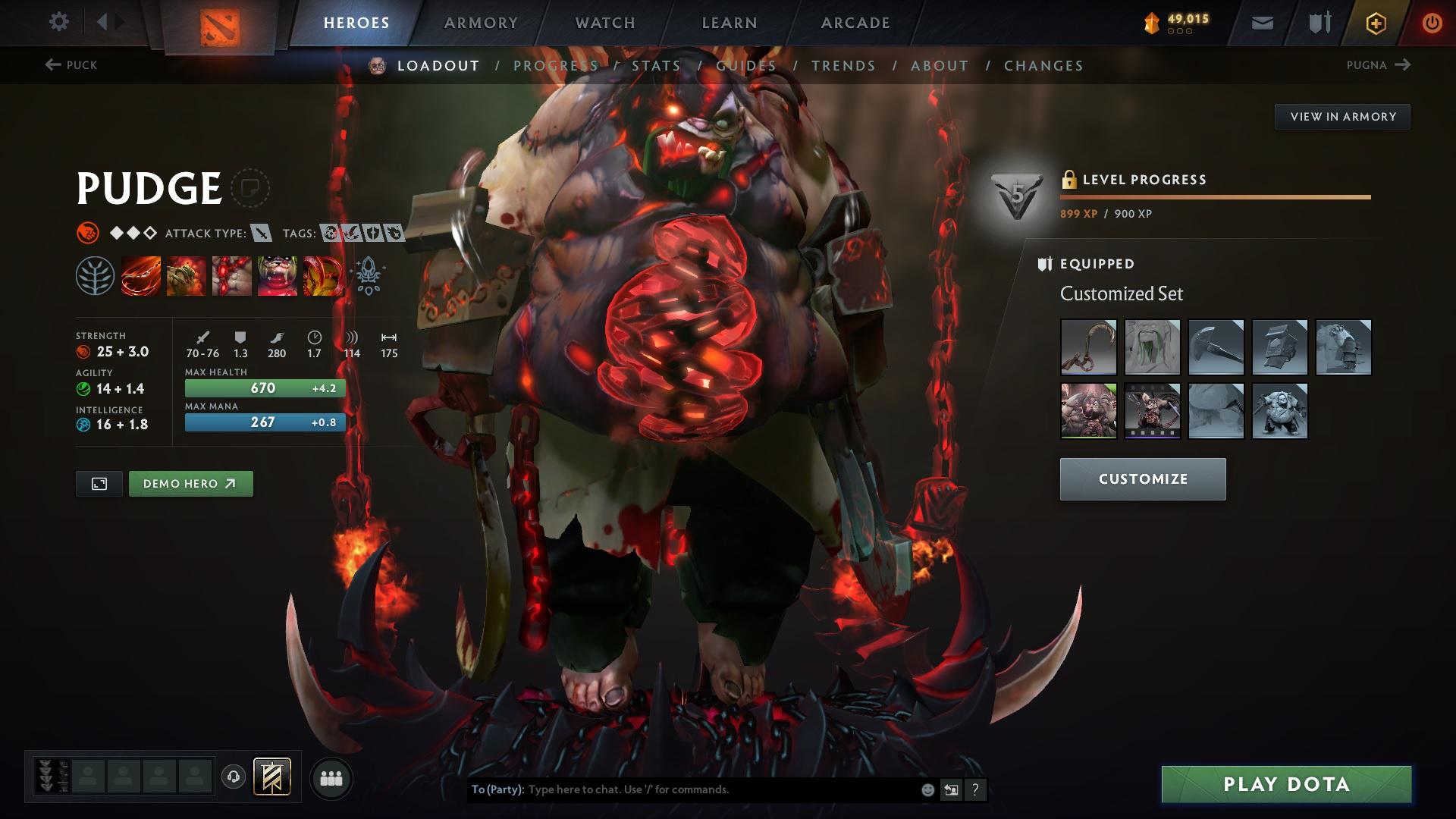The width and height of the screenshot is (1456, 819).
Task: Open the mail envelope icon
Action: tap(1261, 22)
